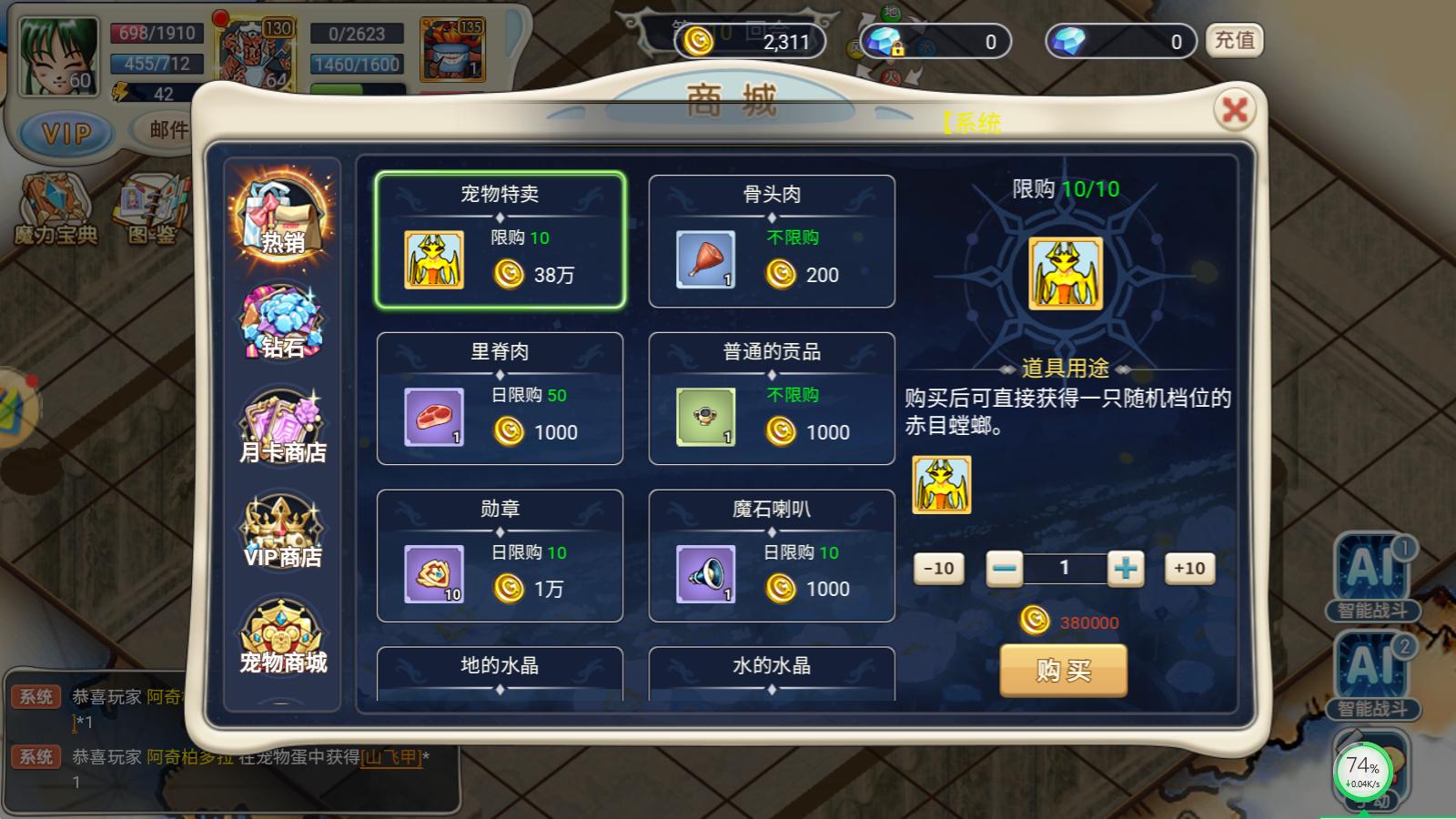Click the +10 quantity stepper

(1188, 568)
